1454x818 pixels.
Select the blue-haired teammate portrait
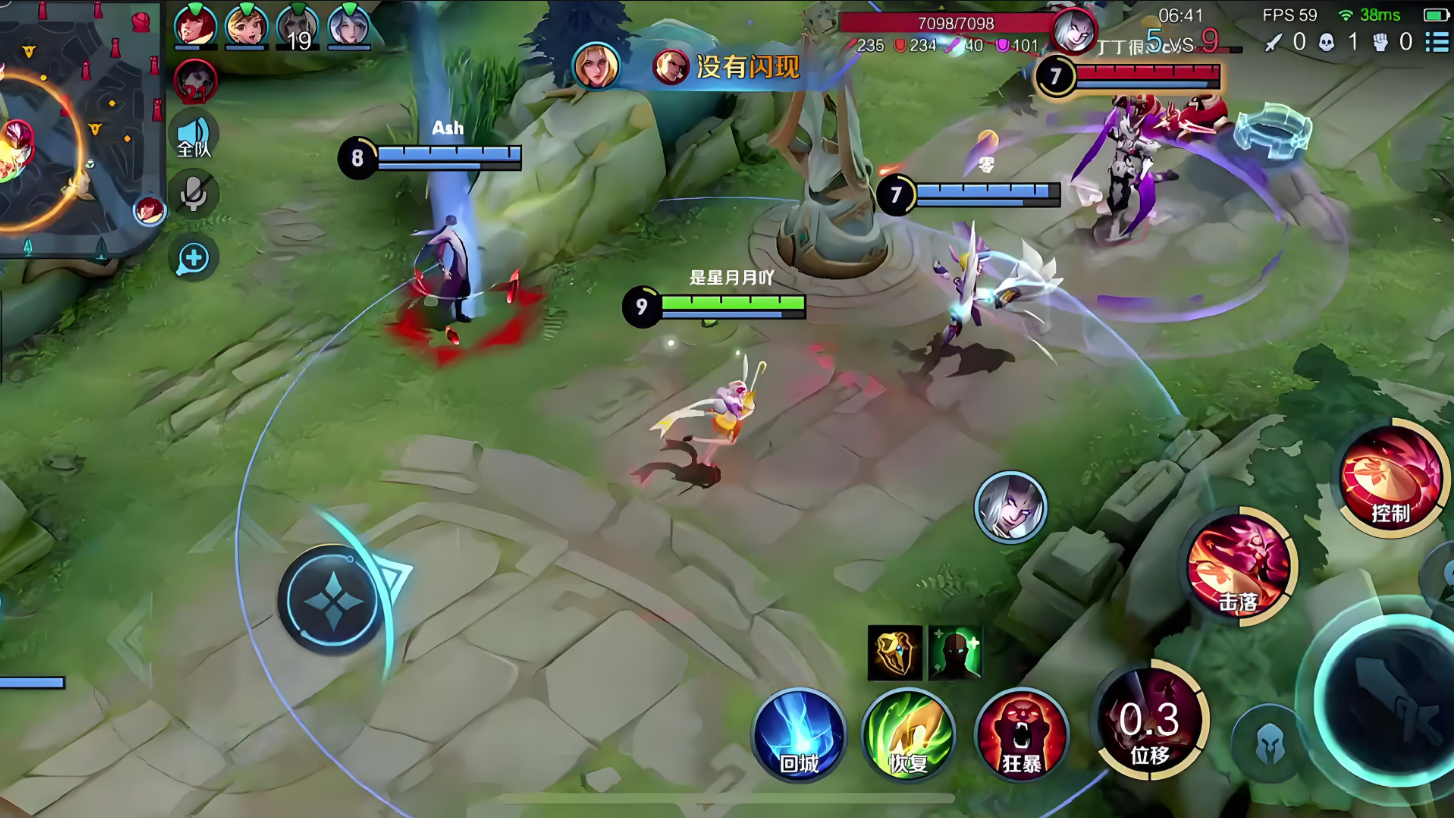tap(349, 26)
